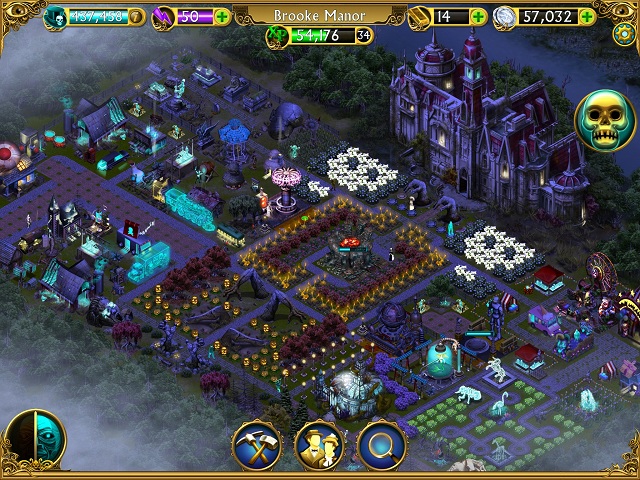
Task: Buy more gold bars with plus button
Action: coord(478,17)
